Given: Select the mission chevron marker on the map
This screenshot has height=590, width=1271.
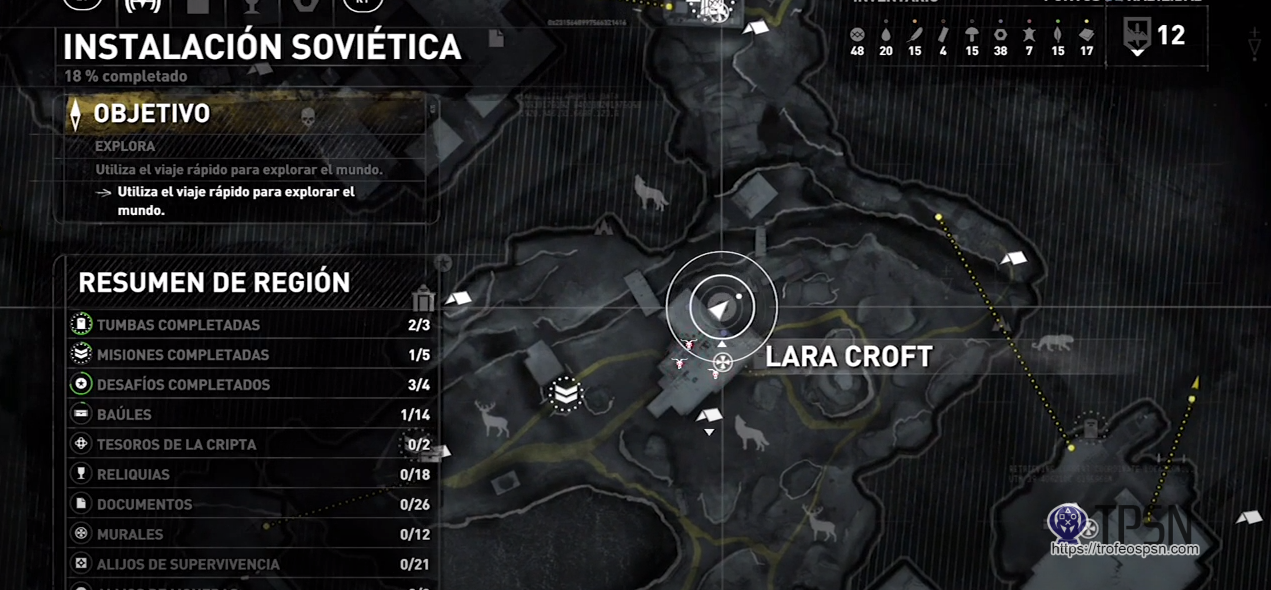Looking at the screenshot, I should click(x=566, y=394).
